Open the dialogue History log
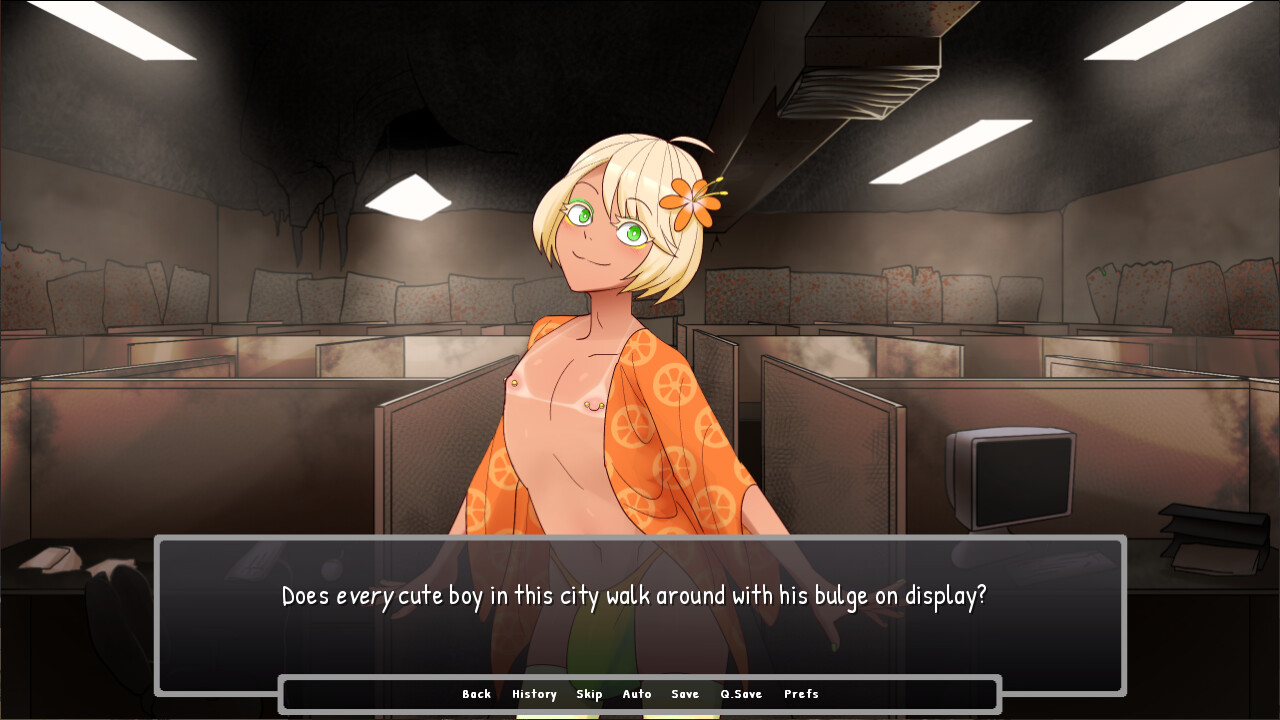1280x720 pixels. click(x=534, y=694)
